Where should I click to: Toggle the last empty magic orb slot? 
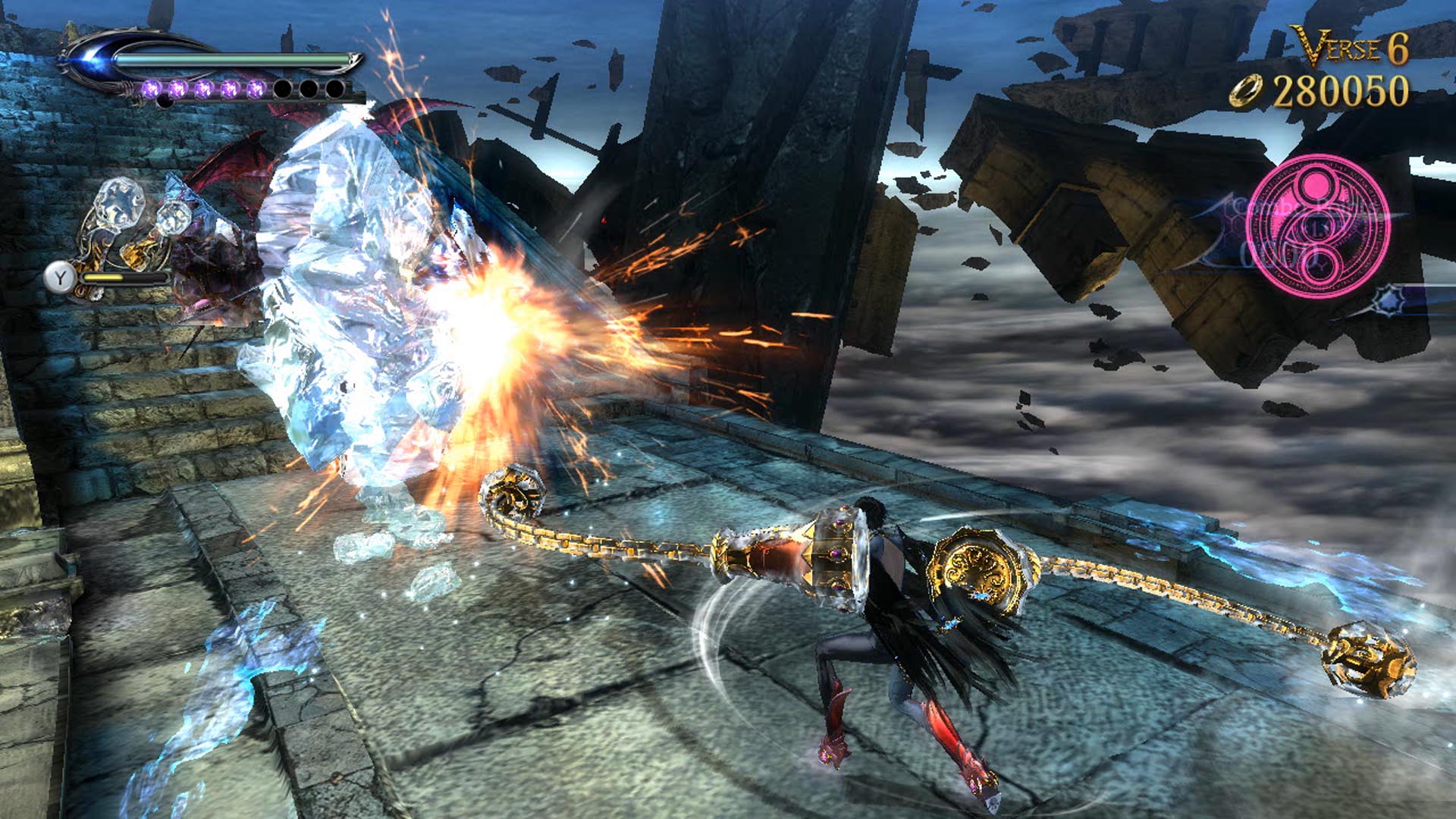tap(335, 89)
